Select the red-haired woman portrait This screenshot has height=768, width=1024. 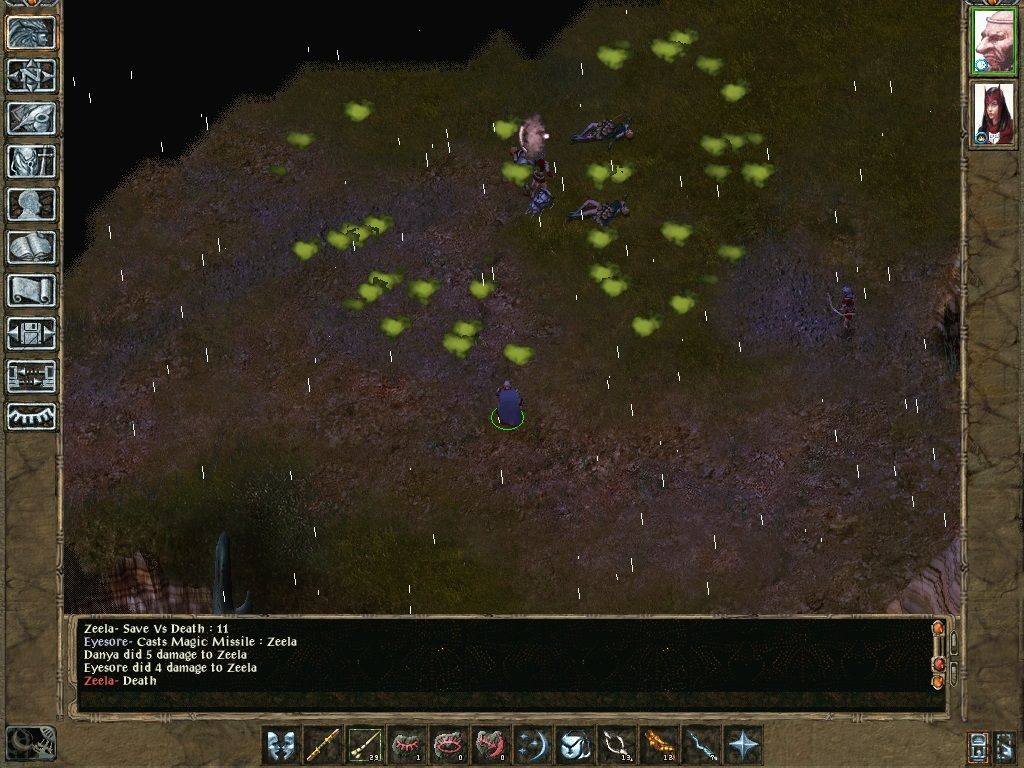click(994, 113)
